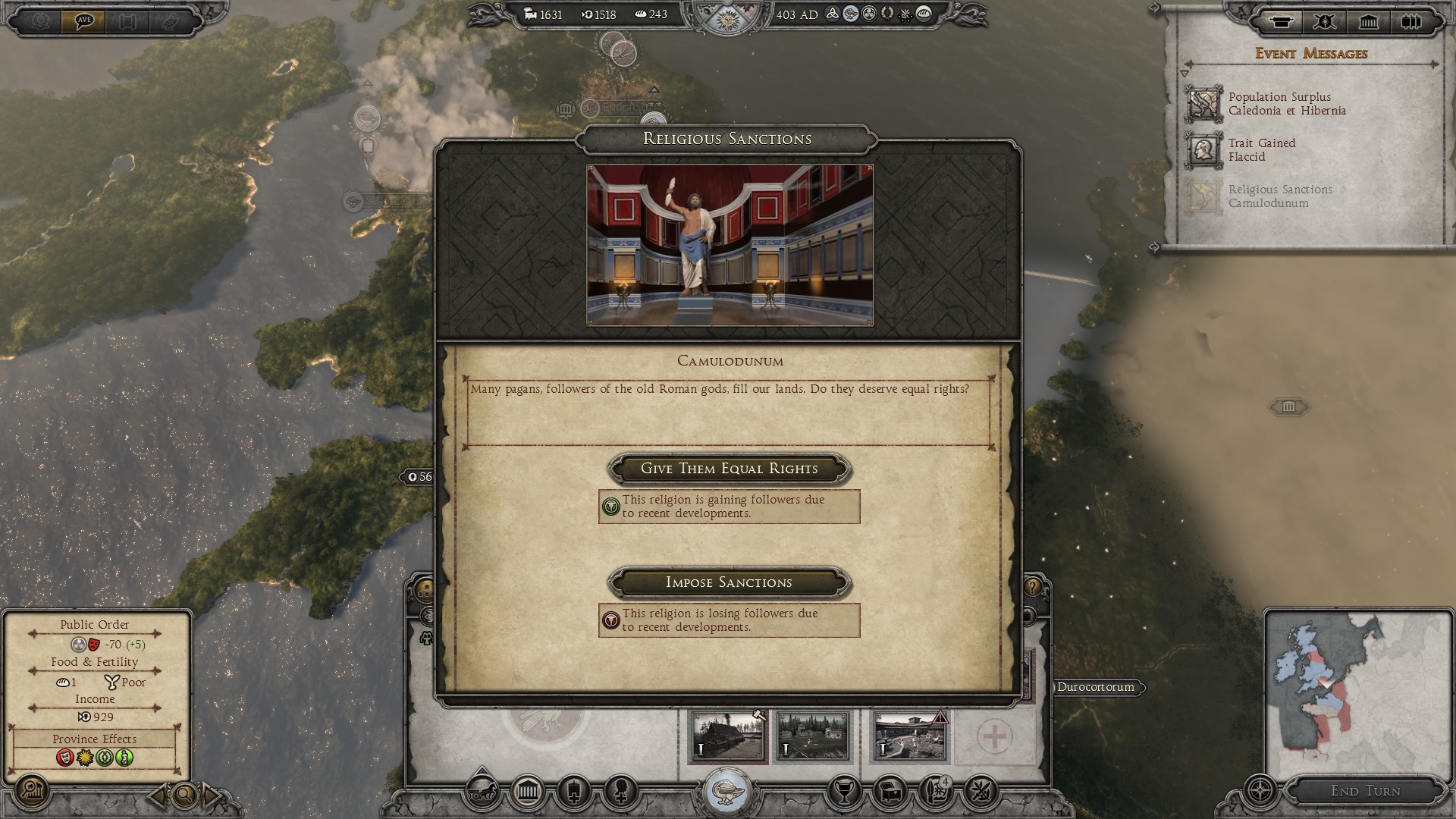Click the faction emblem bird button
Viewport: 1456px width, 819px height.
pos(729,791)
